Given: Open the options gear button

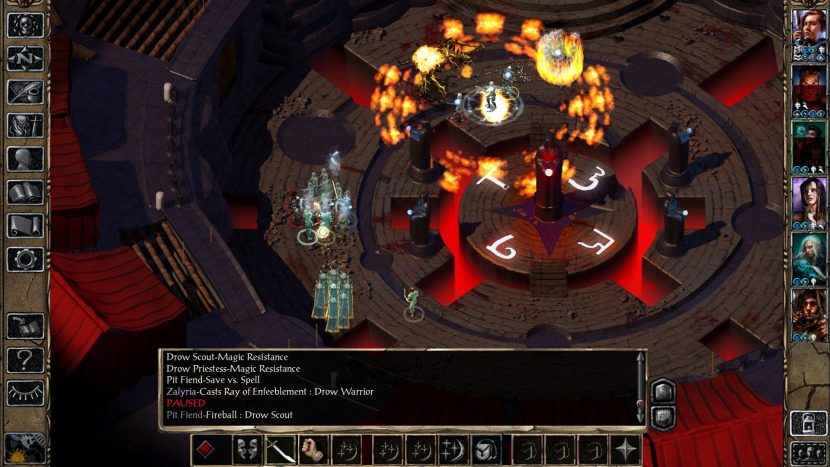Looking at the screenshot, I should 25,259.
